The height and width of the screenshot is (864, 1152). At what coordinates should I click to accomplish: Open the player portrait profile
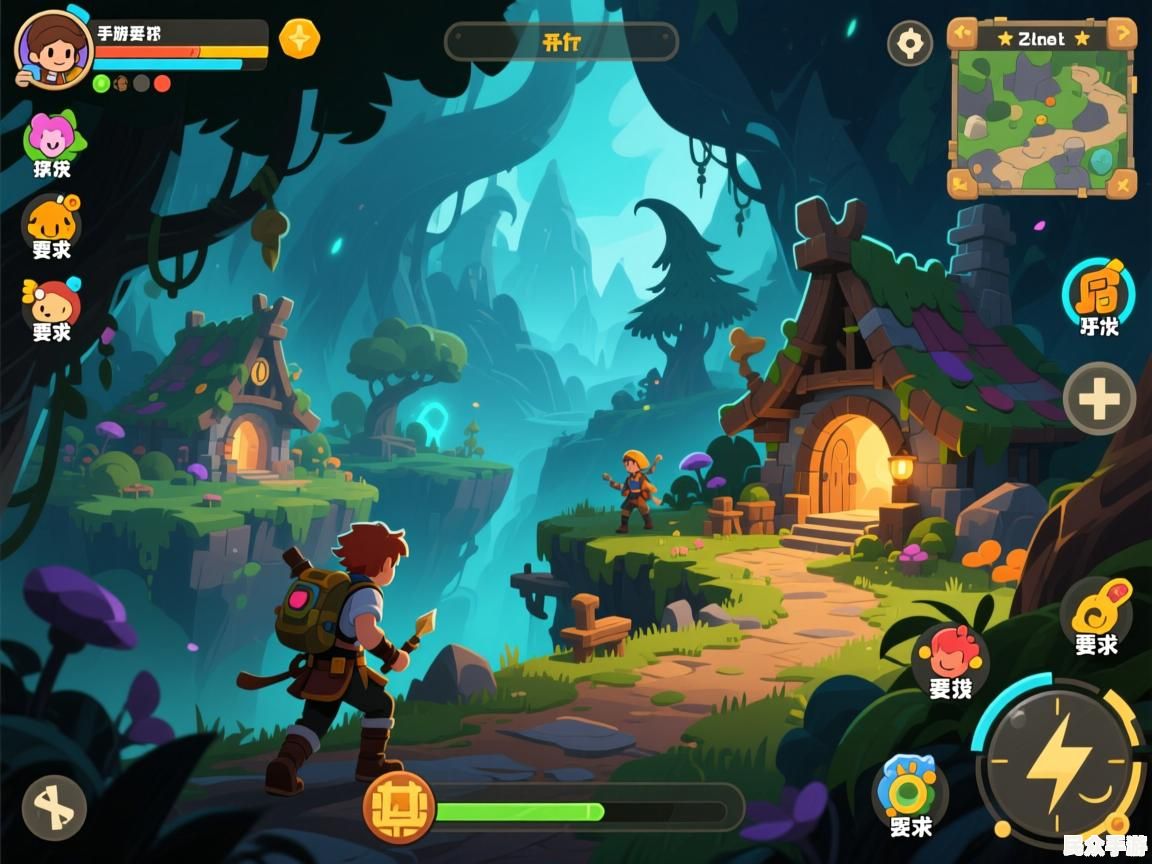(53, 48)
